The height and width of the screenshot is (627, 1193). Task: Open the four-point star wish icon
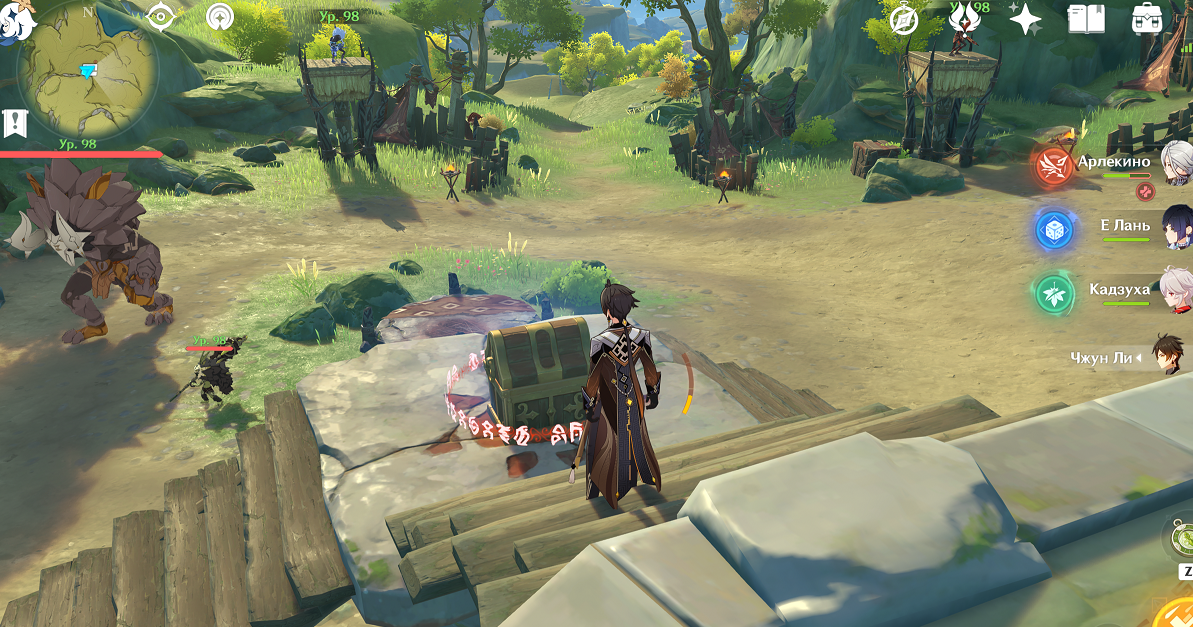[1025, 19]
